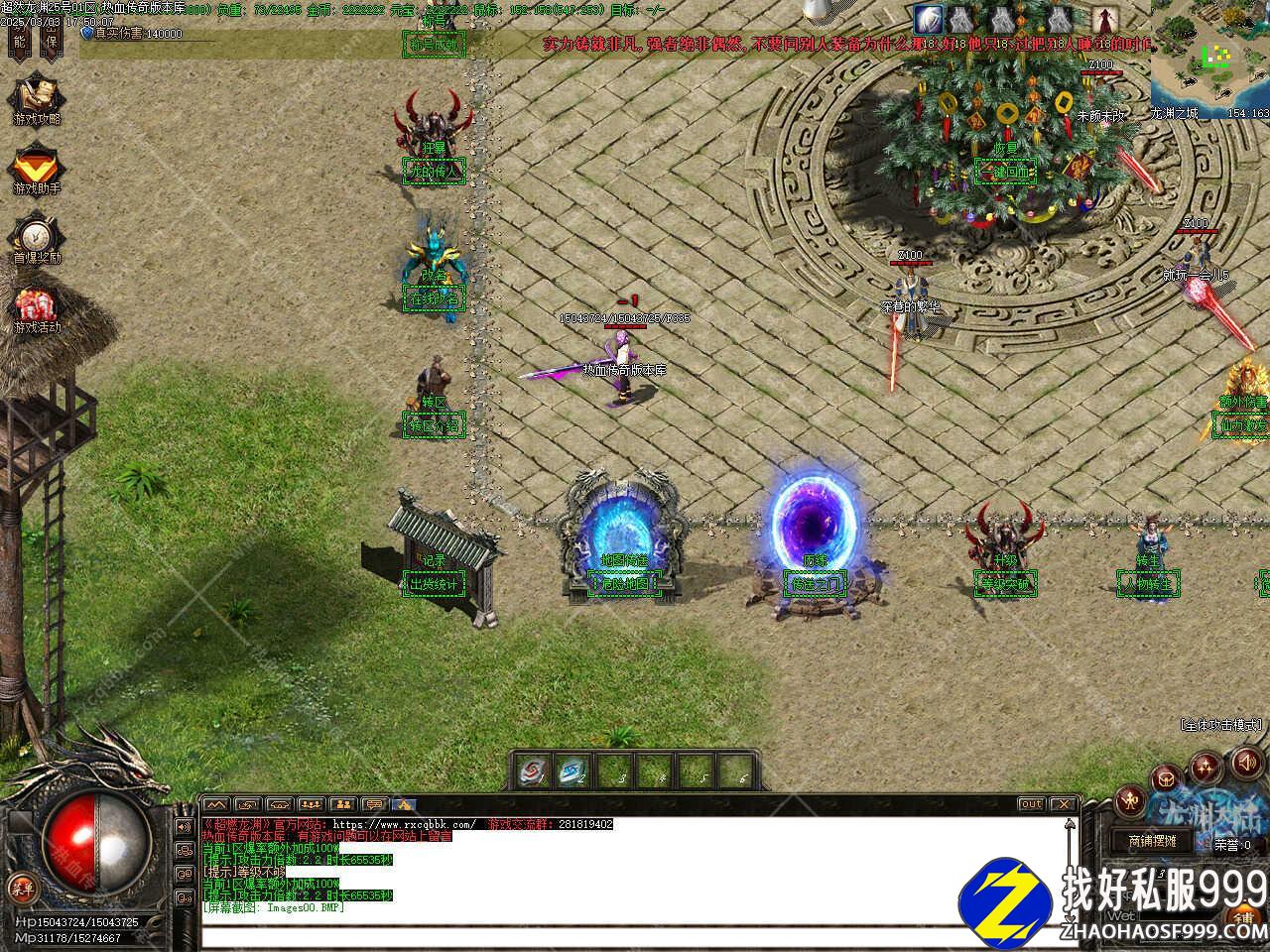Select the red swirl skill in hotbar slot 1
This screenshot has height=952, width=1270.
pos(534,771)
